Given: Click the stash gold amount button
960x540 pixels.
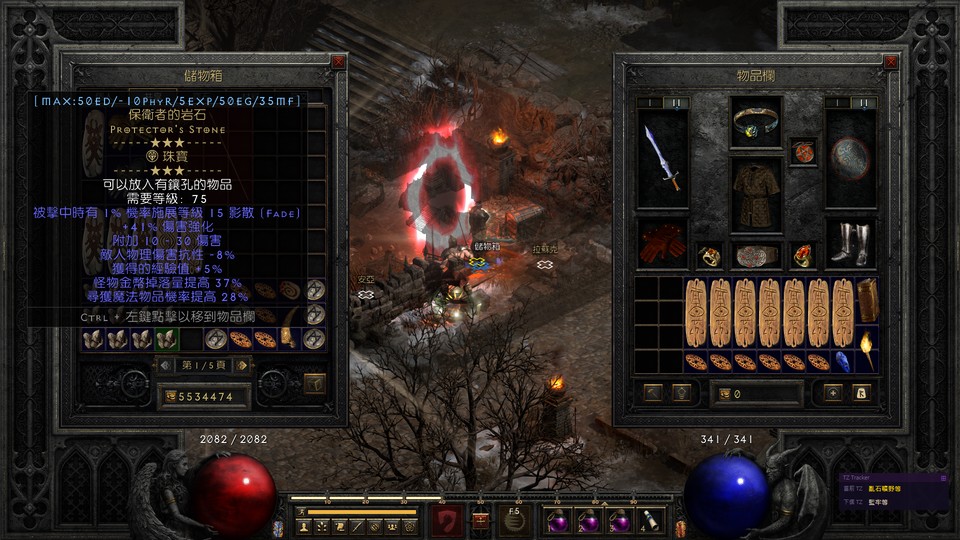Looking at the screenshot, I should (170, 397).
